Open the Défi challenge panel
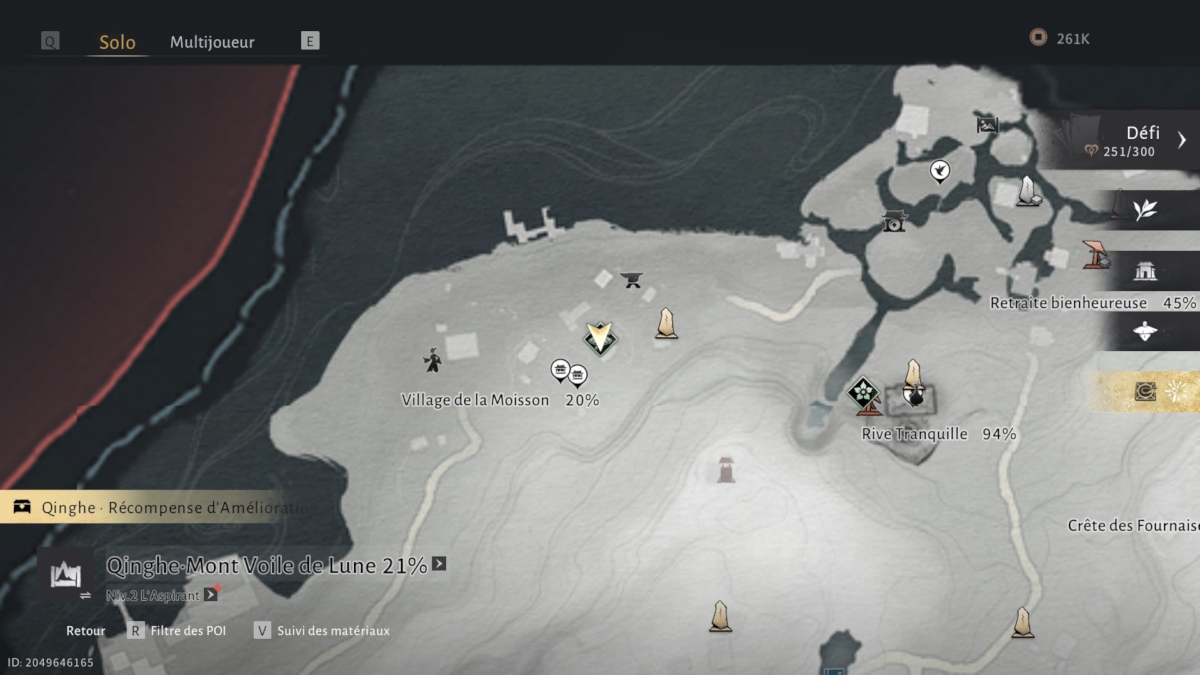This screenshot has width=1200, height=675. pos(1130,140)
